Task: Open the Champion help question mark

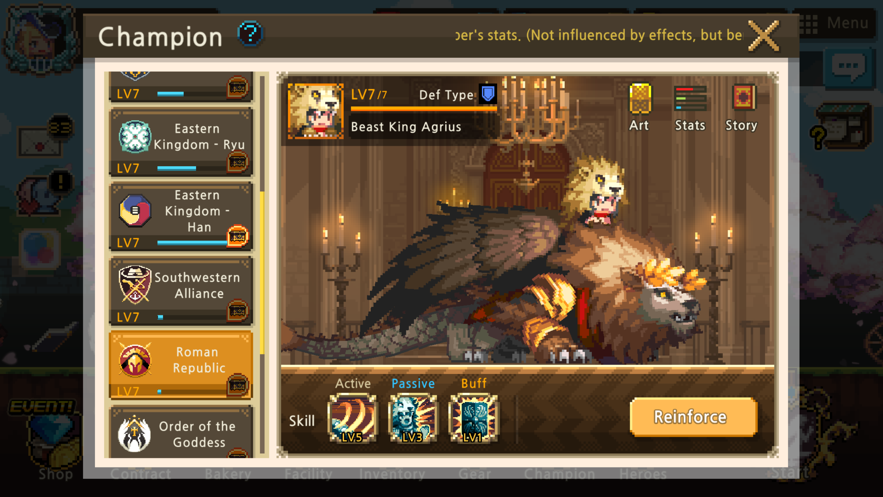Action: [250, 34]
